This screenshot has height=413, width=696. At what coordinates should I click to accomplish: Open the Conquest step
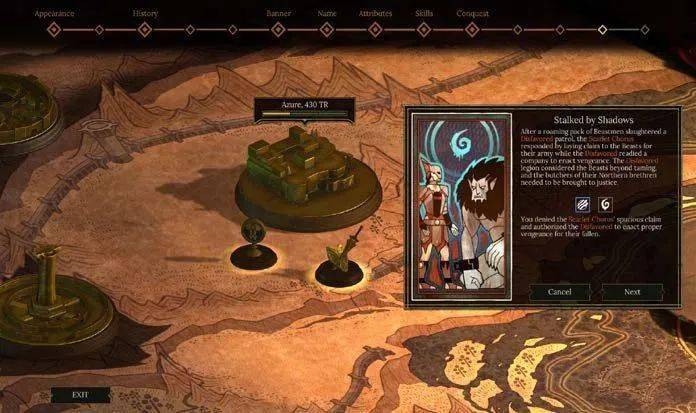[472, 15]
